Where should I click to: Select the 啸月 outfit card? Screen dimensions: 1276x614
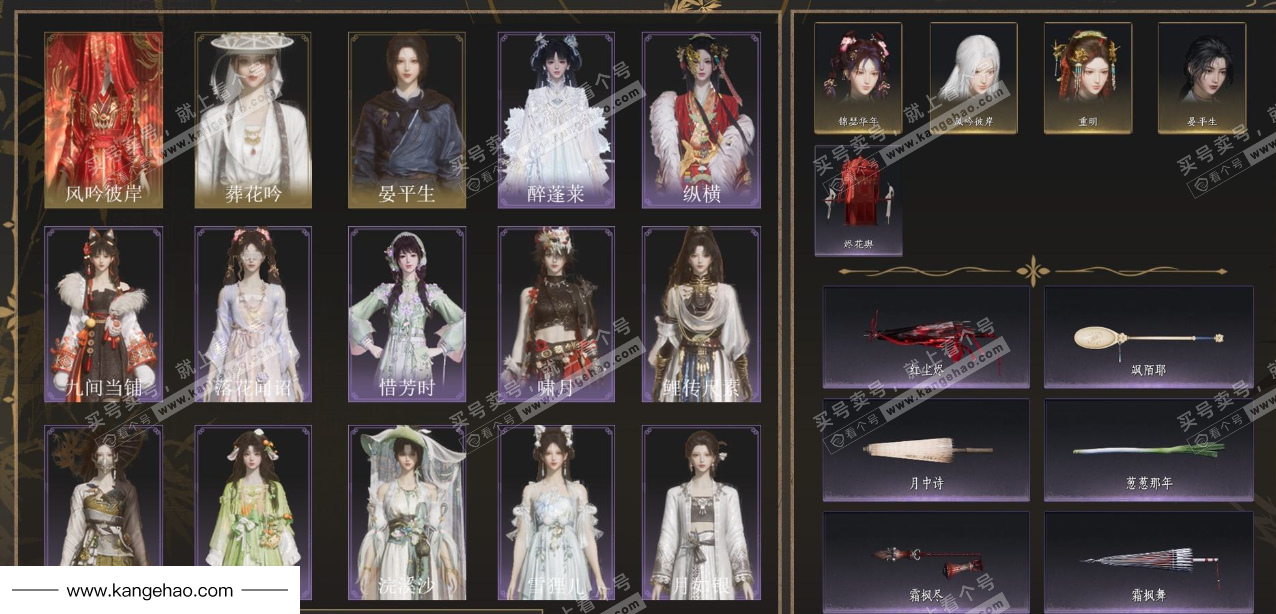pos(556,314)
